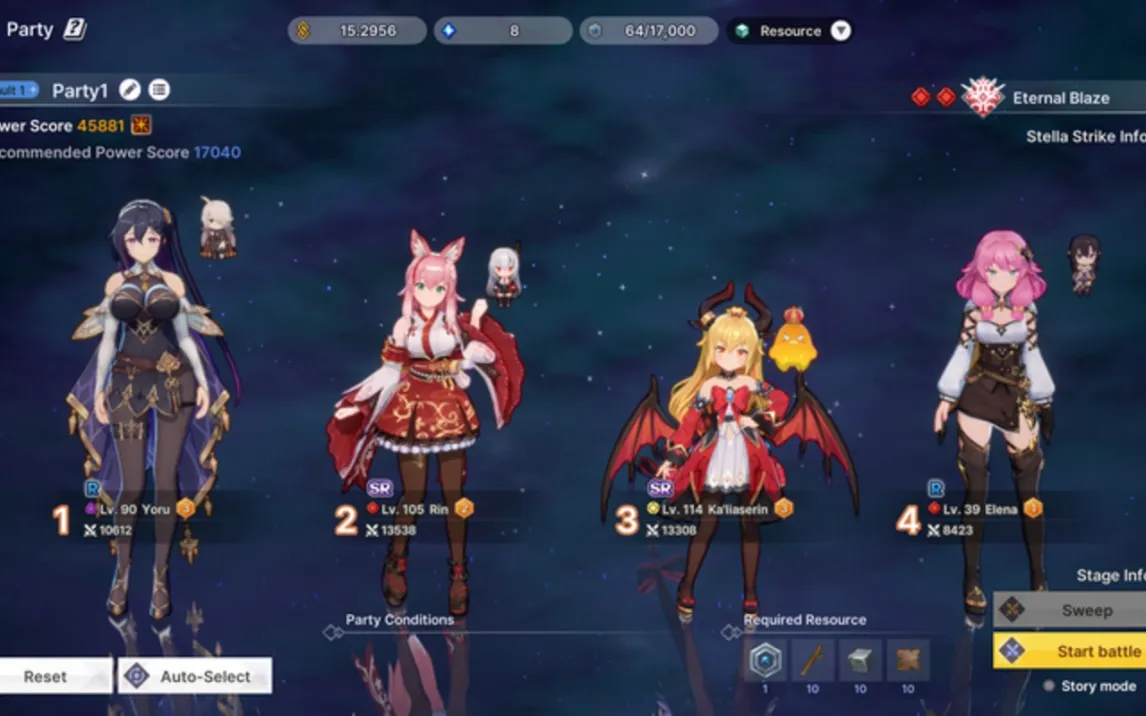Viewport: 1146px width, 716px height.
Task: Open the Resource dropdown
Action: pyautogui.click(x=841, y=31)
